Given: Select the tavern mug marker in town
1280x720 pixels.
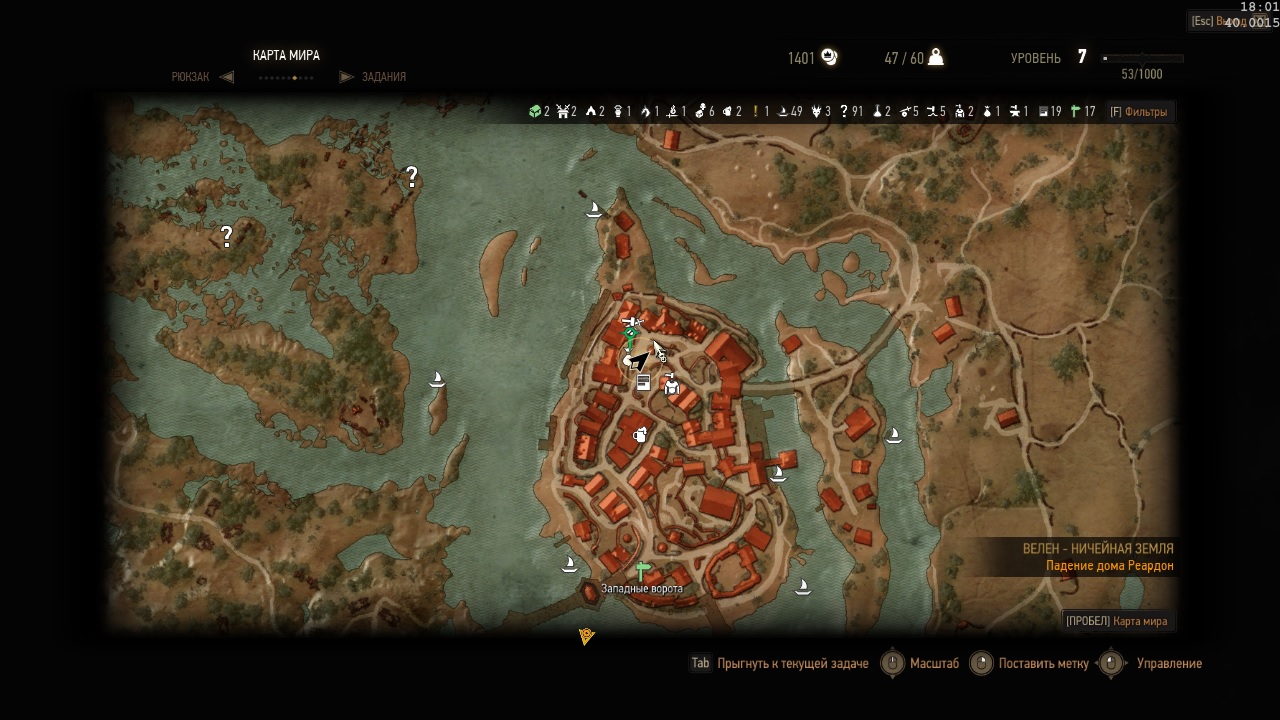Looking at the screenshot, I should tap(640, 434).
